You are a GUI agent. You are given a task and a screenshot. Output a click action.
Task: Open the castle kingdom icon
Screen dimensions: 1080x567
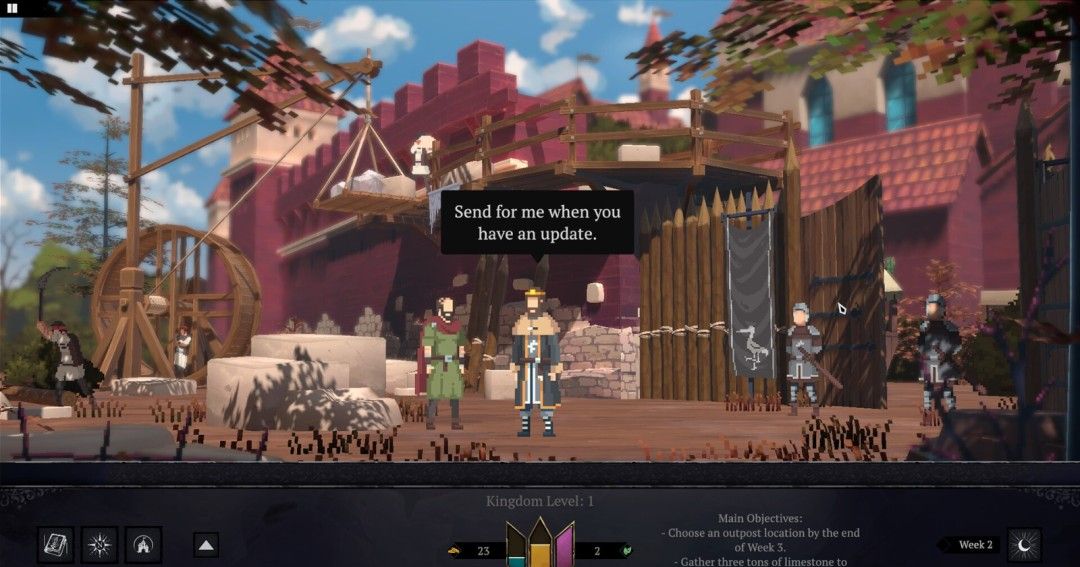pyautogui.click(x=145, y=545)
